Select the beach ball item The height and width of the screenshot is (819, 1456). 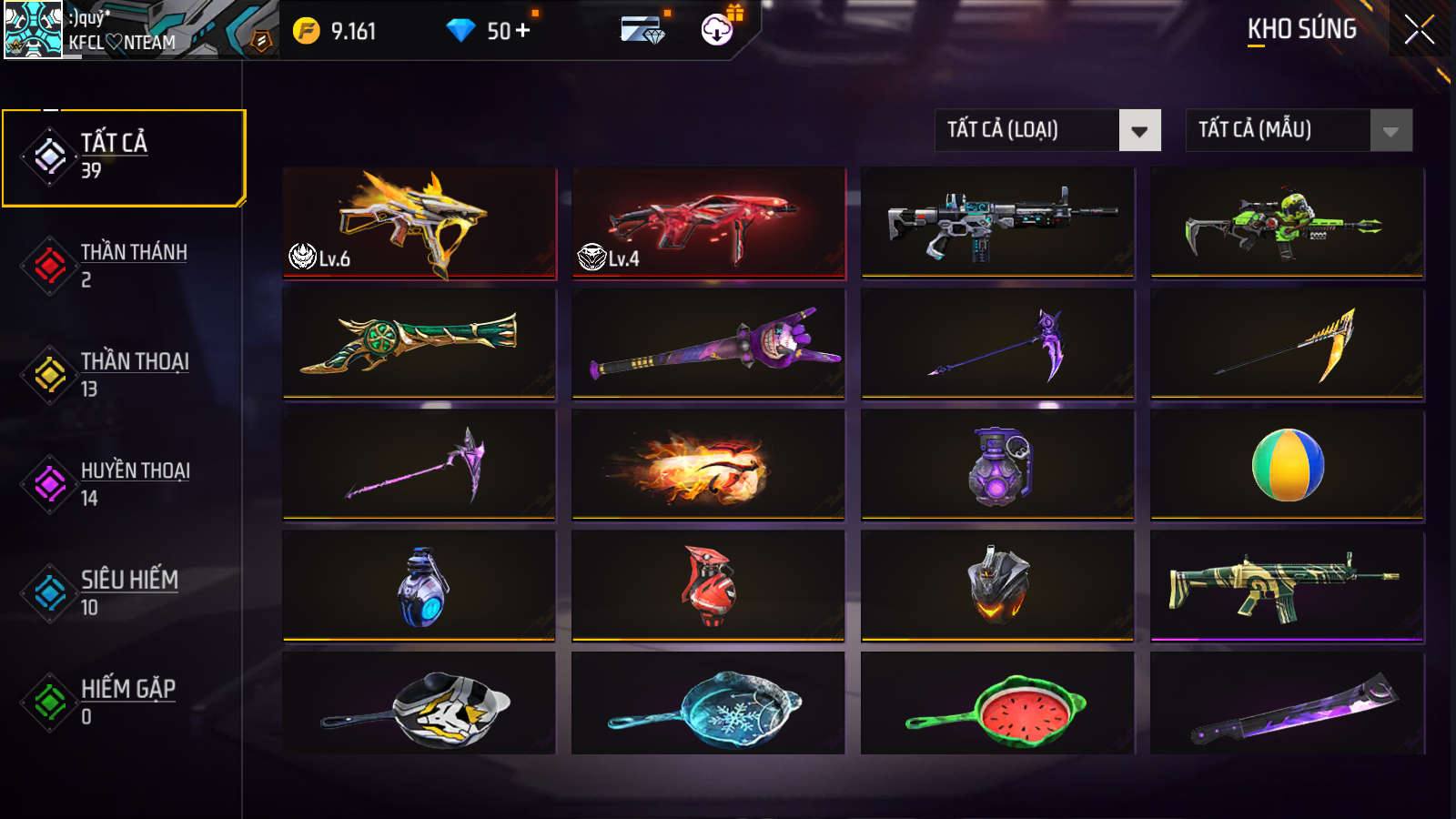(1286, 465)
